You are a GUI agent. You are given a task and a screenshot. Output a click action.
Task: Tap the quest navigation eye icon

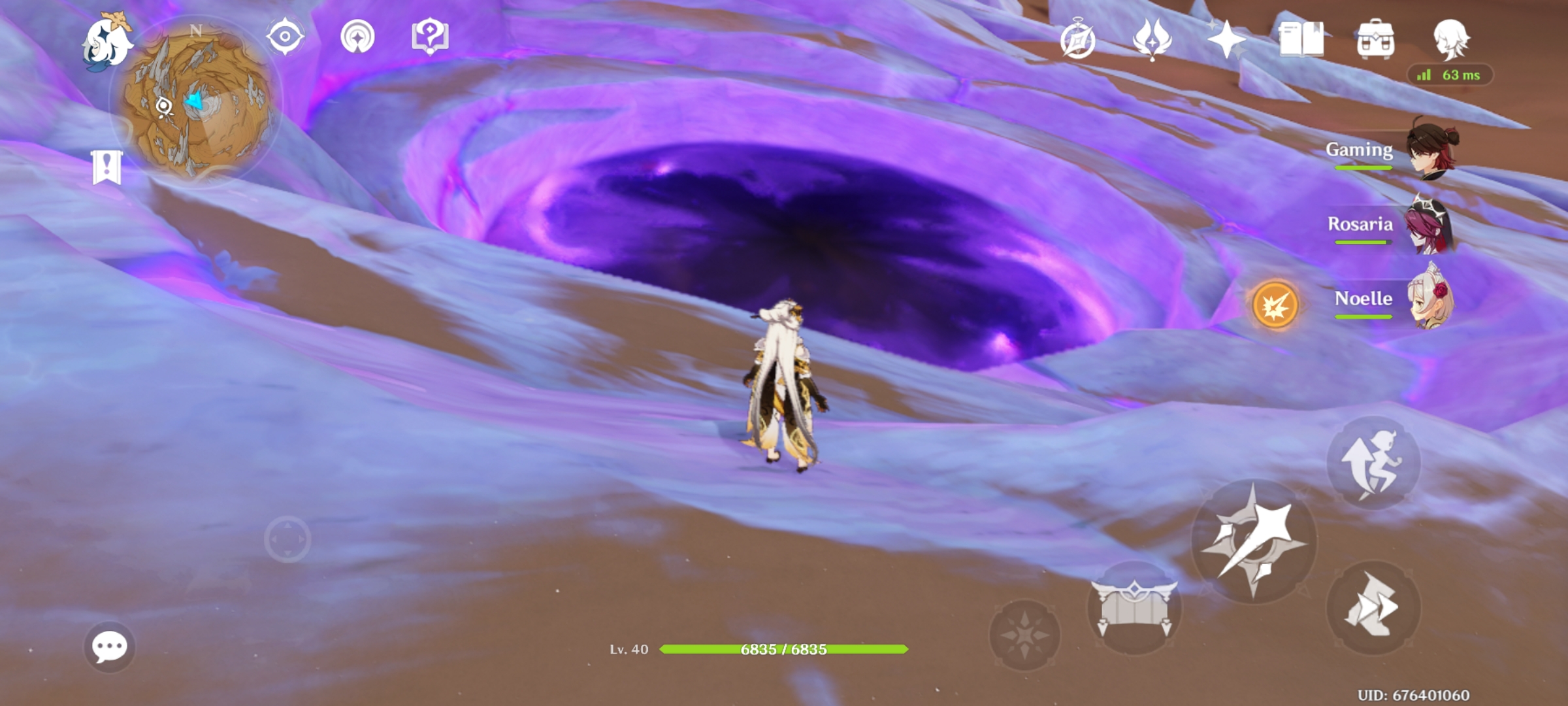pos(286,37)
